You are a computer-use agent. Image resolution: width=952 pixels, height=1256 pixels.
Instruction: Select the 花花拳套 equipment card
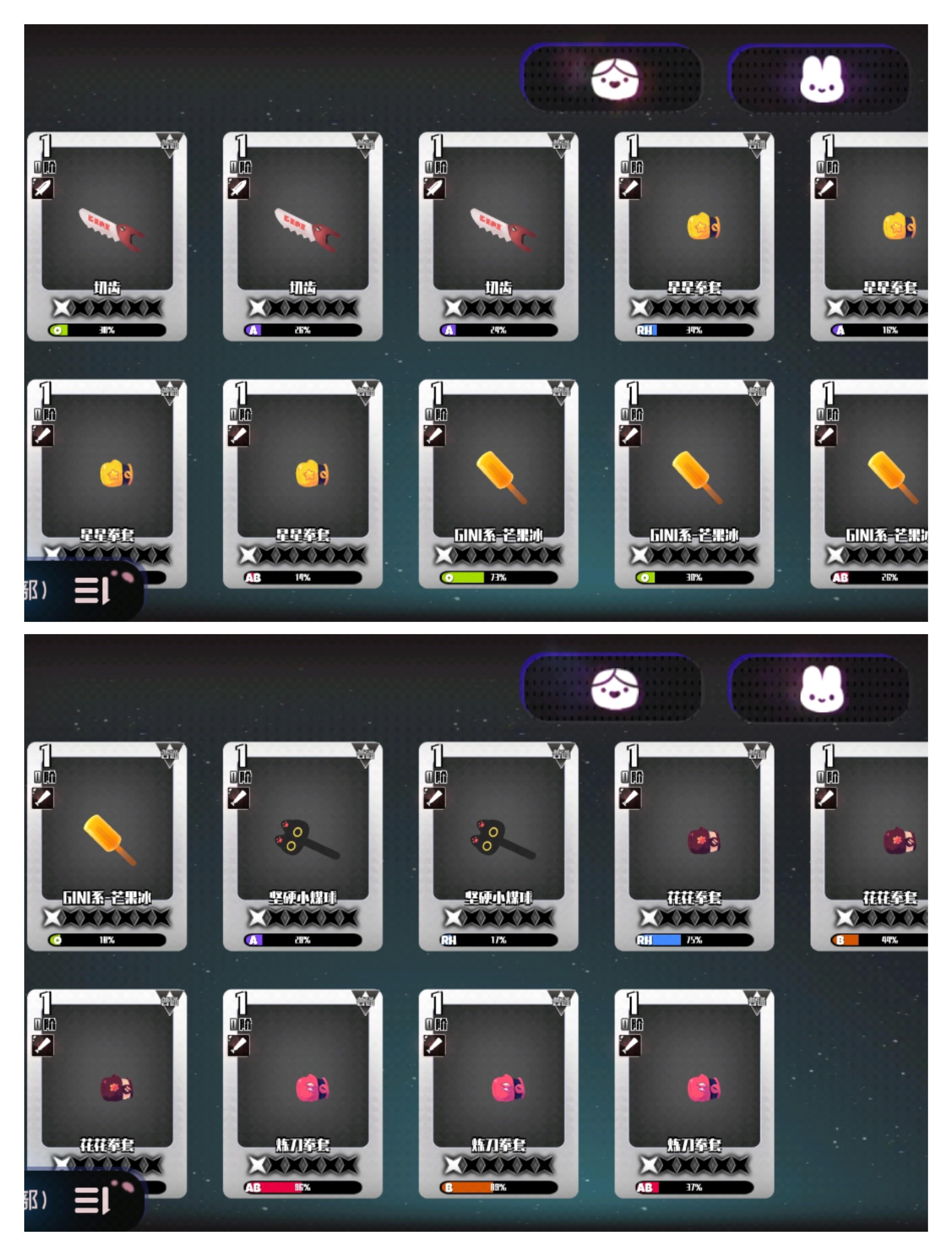click(698, 841)
